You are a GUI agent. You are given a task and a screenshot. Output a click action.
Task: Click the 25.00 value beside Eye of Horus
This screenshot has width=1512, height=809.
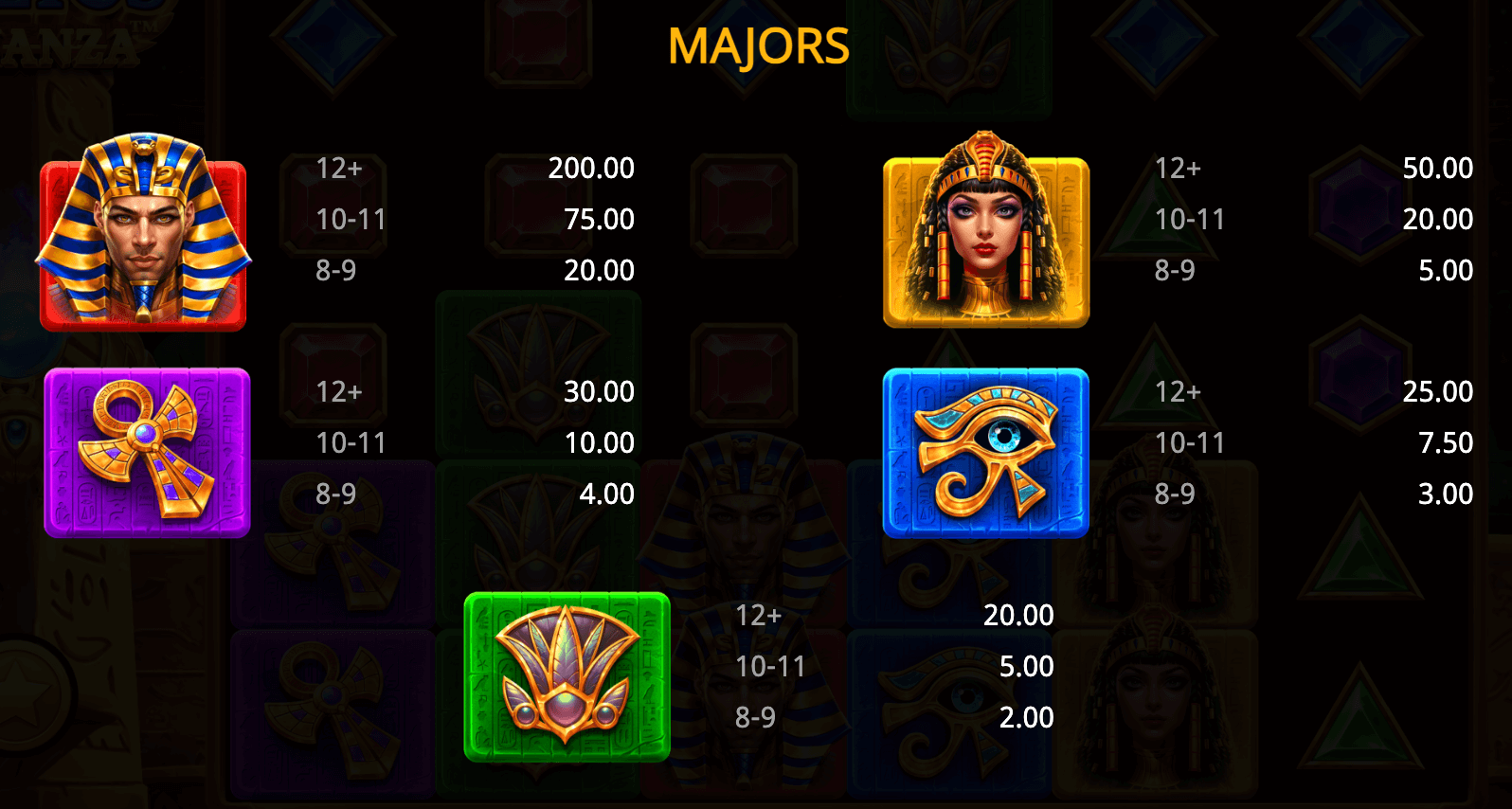click(1438, 391)
